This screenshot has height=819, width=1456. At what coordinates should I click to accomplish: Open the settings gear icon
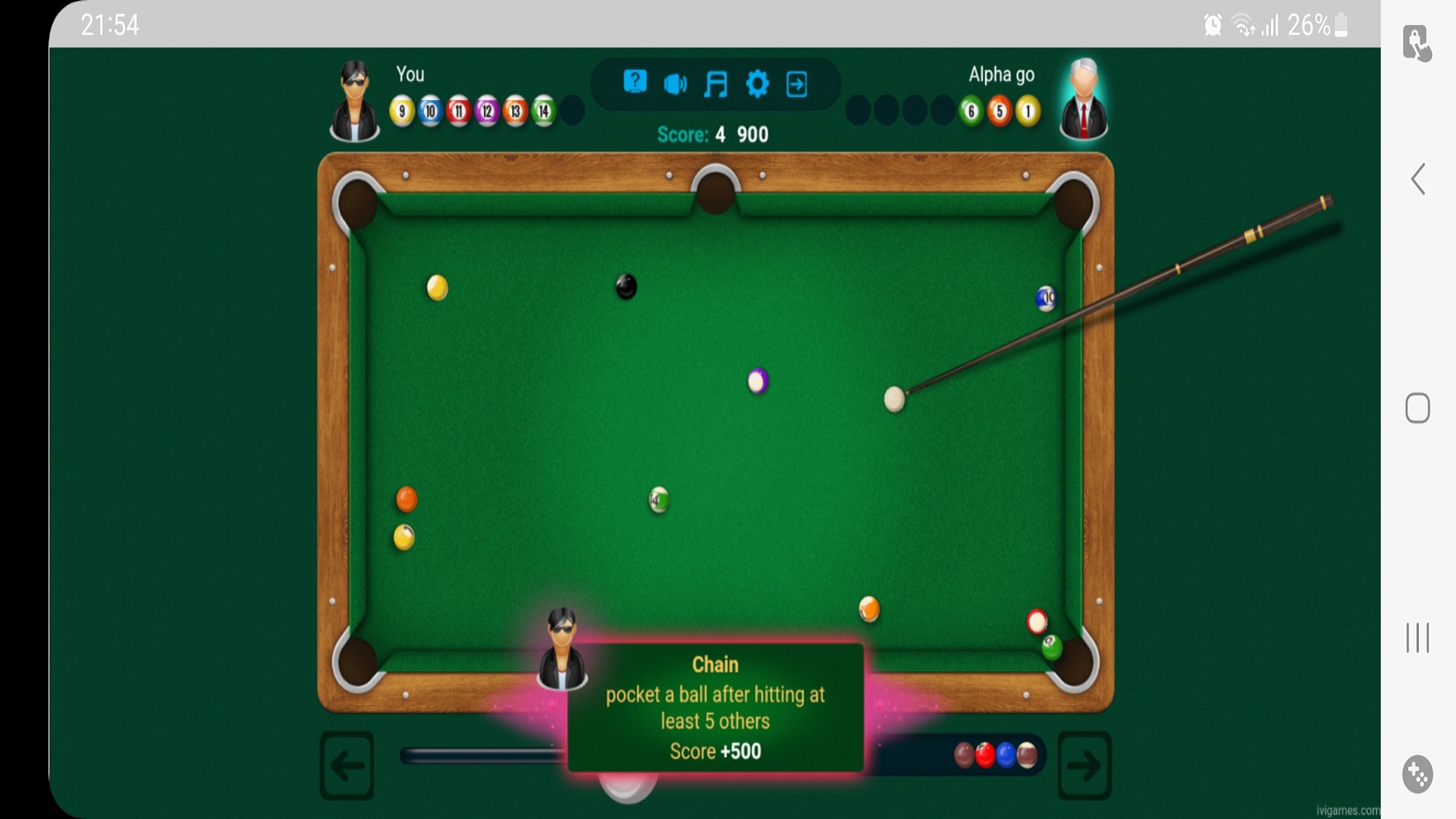point(758,85)
